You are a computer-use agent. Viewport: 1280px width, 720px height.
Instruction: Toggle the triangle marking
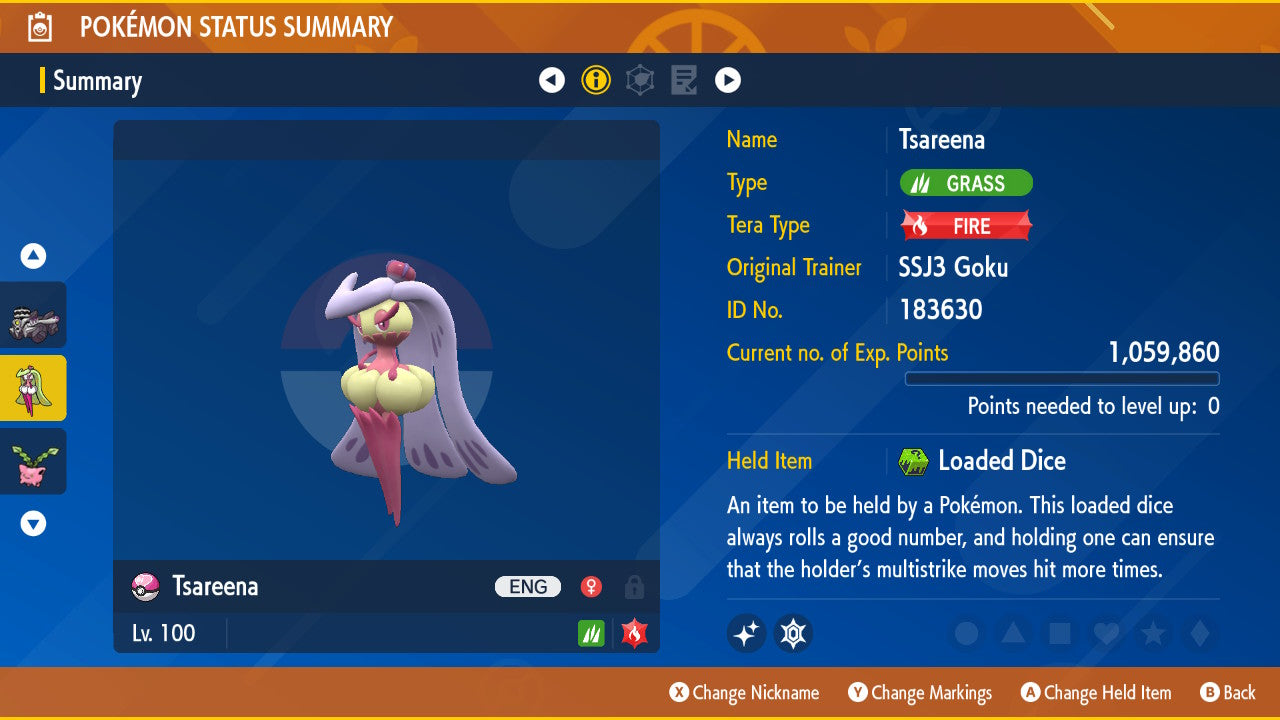coord(1013,633)
